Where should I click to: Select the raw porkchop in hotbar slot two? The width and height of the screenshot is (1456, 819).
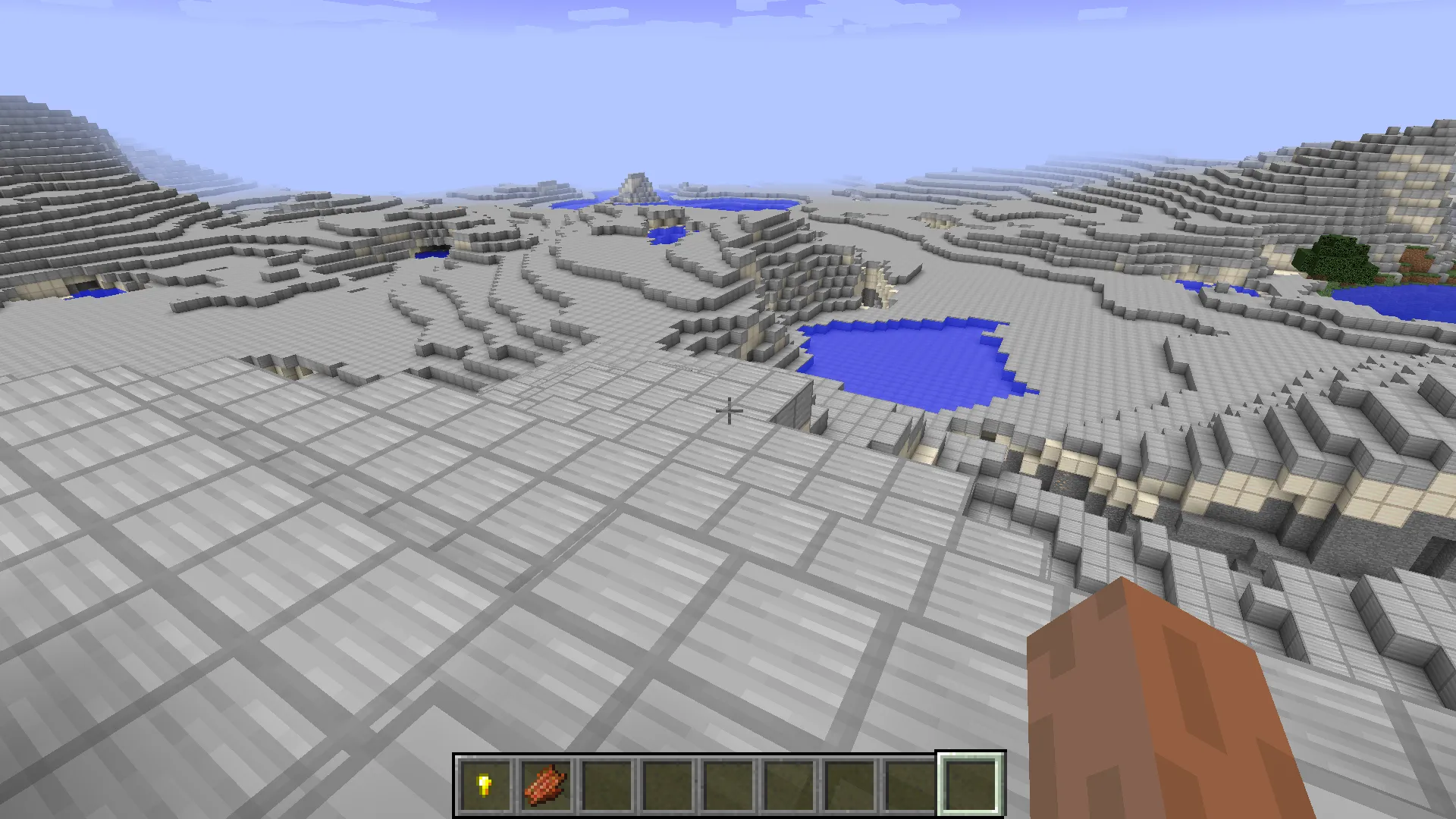547,783
